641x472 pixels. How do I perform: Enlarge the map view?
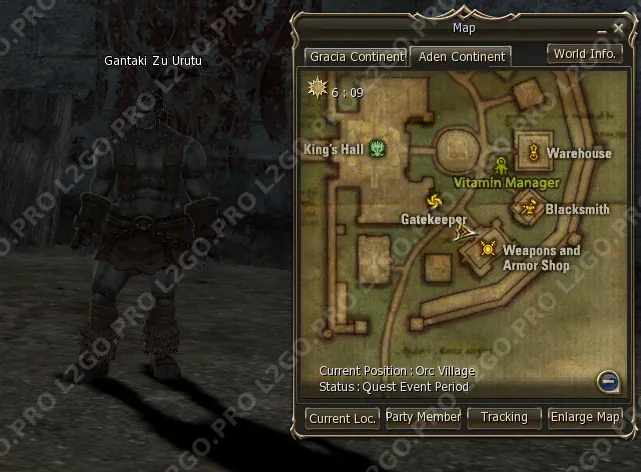coord(585,417)
